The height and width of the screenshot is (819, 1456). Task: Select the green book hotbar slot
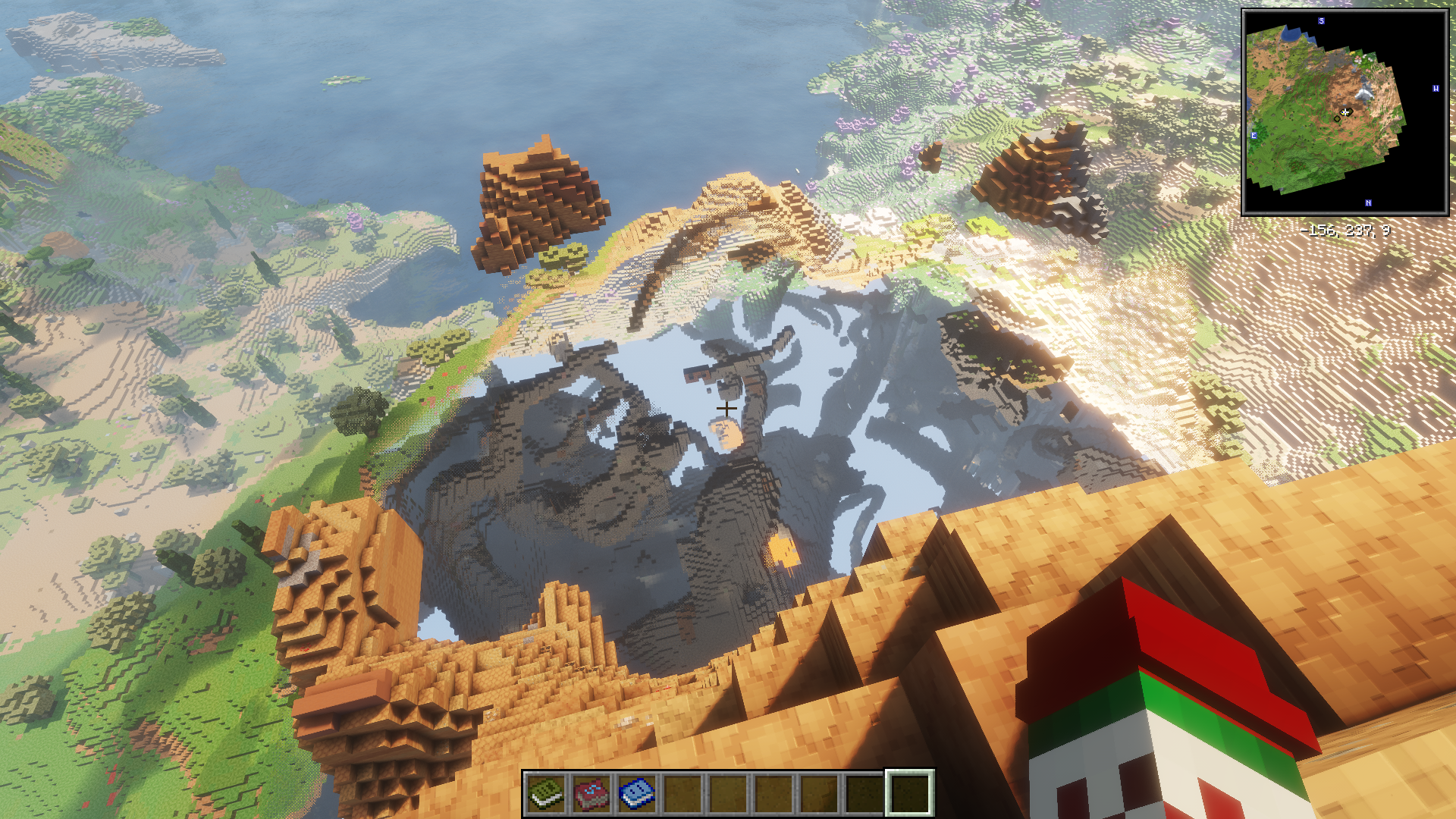(546, 793)
